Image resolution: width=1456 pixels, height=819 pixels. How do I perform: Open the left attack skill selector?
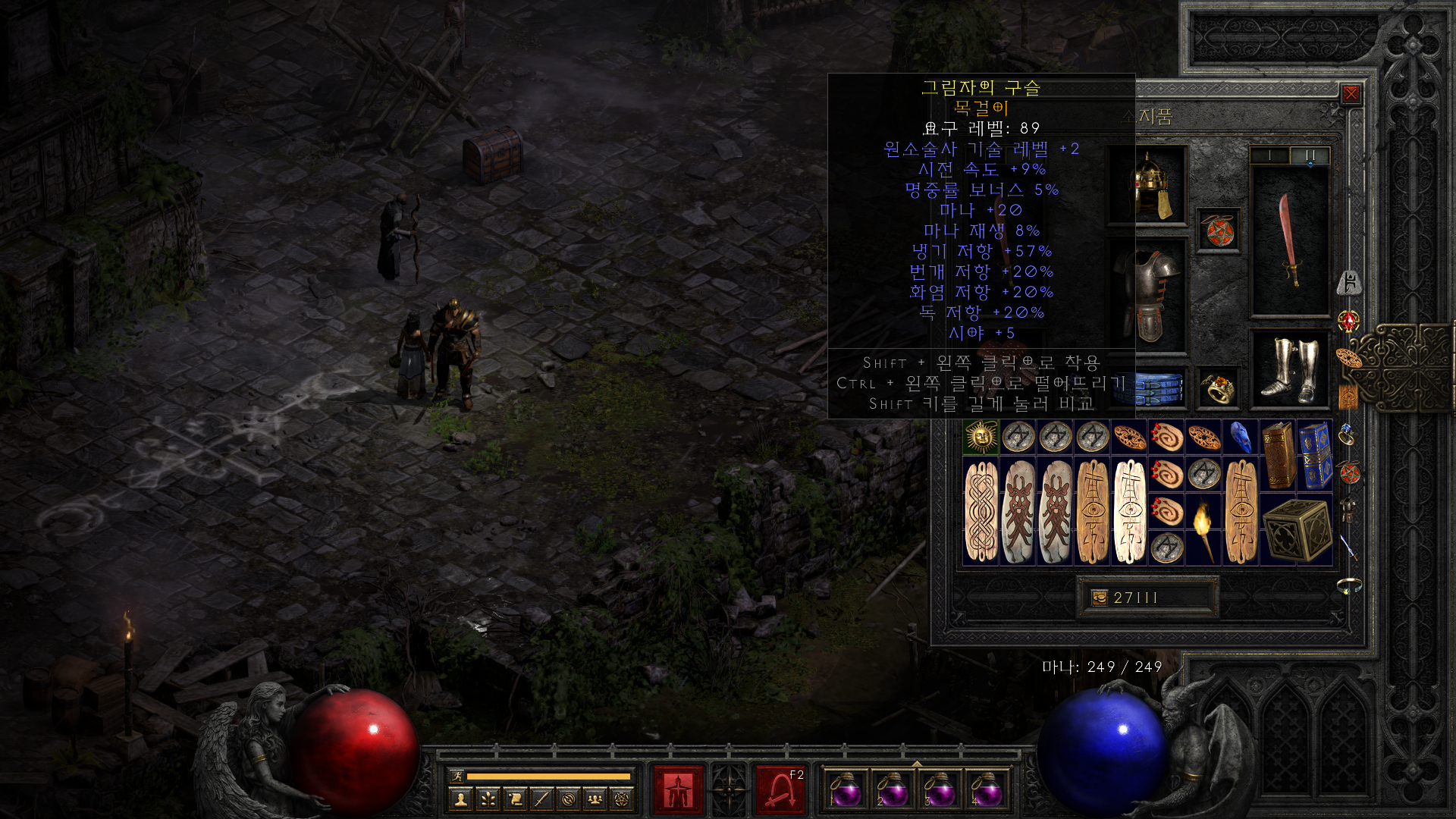[678, 790]
